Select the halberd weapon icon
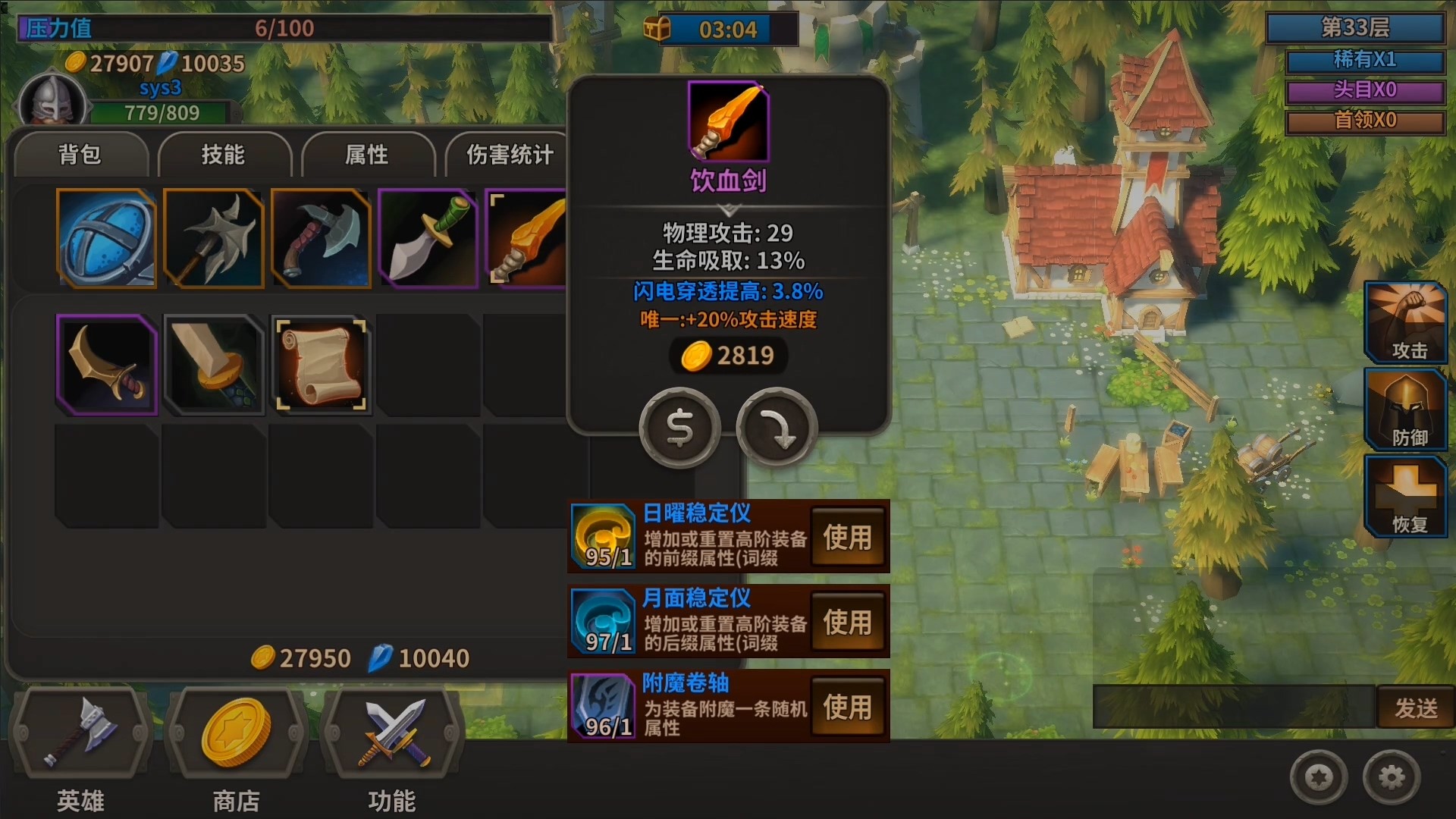This screenshot has width=1456, height=819. pyautogui.click(x=213, y=238)
